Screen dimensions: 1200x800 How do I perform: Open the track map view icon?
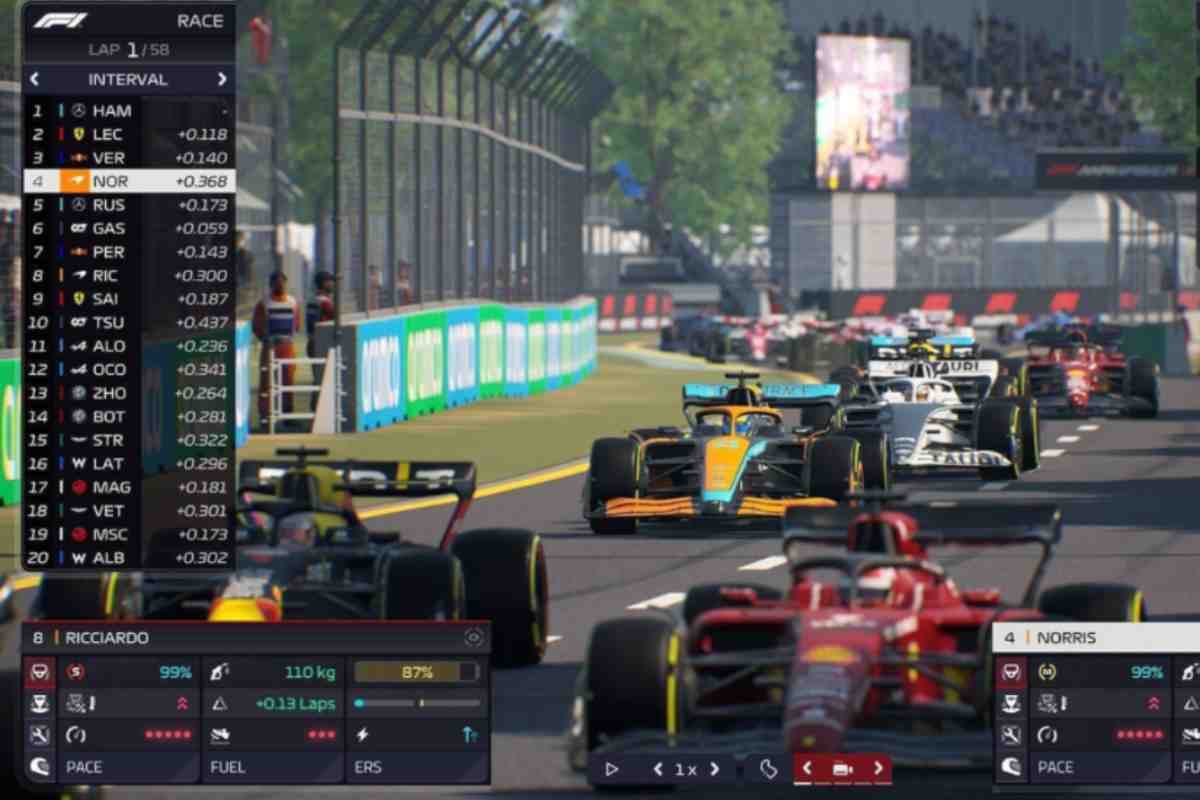768,769
